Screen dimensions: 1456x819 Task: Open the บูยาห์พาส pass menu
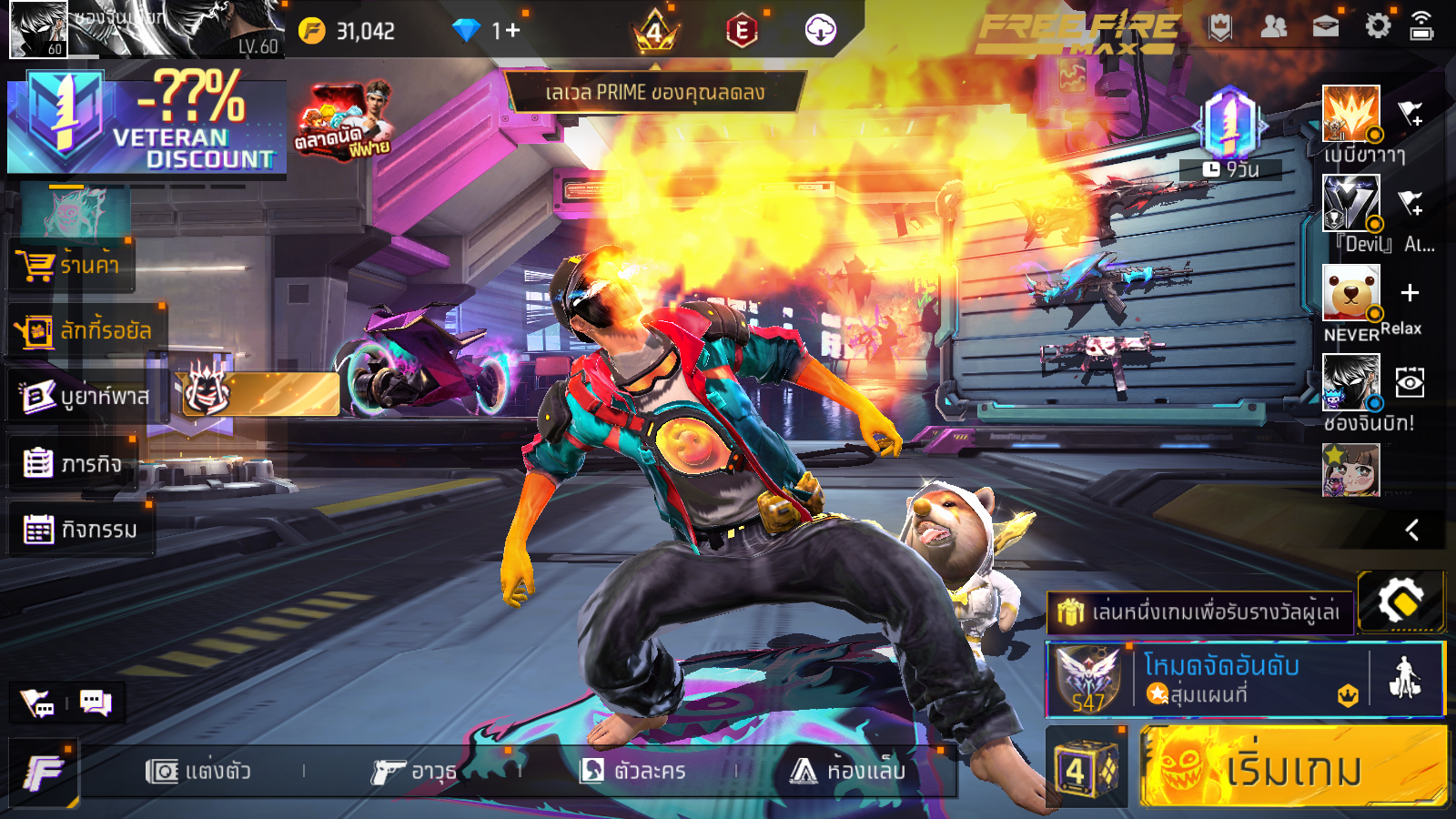(86, 397)
